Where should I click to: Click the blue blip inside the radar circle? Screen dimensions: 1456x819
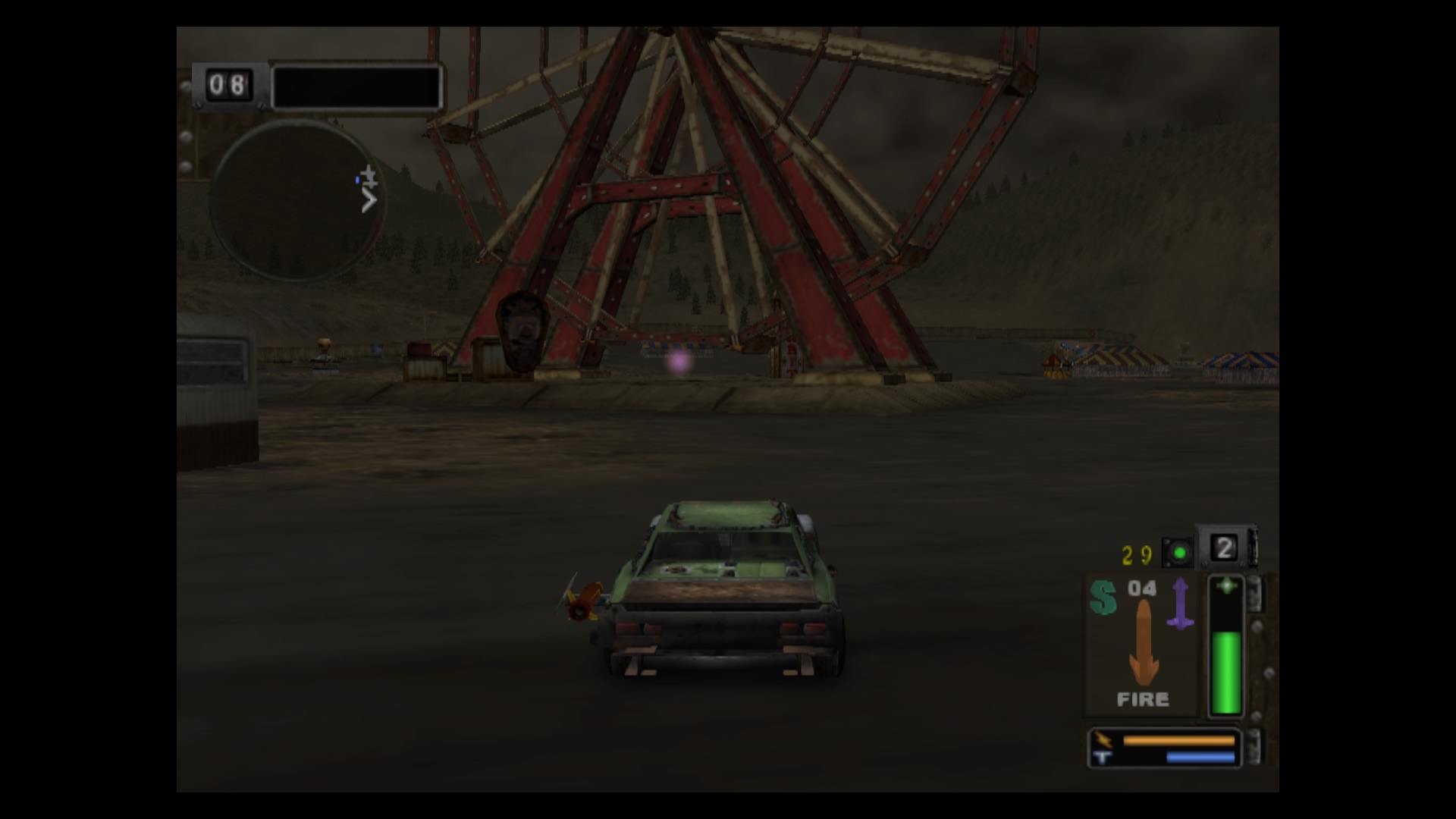[x=357, y=179]
